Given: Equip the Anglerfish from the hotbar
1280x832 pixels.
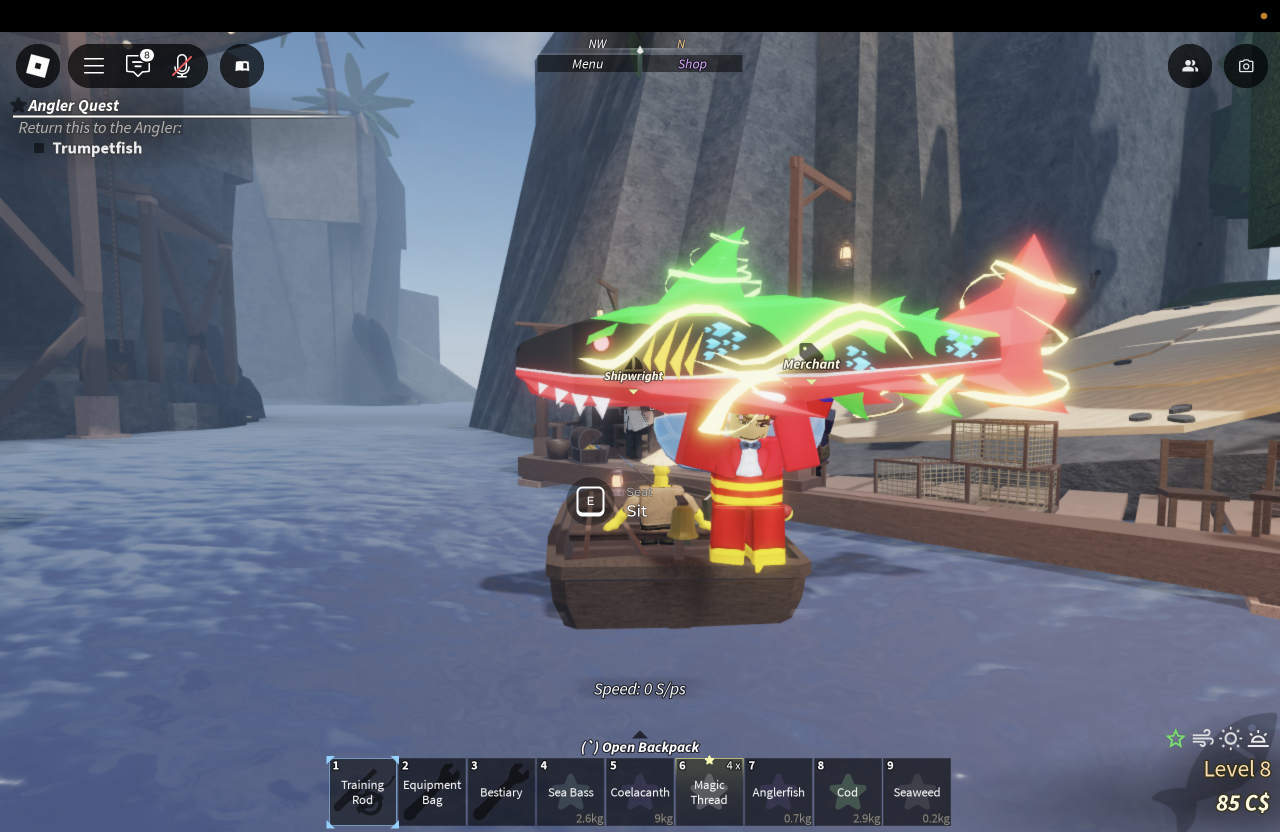Looking at the screenshot, I should point(779,792).
